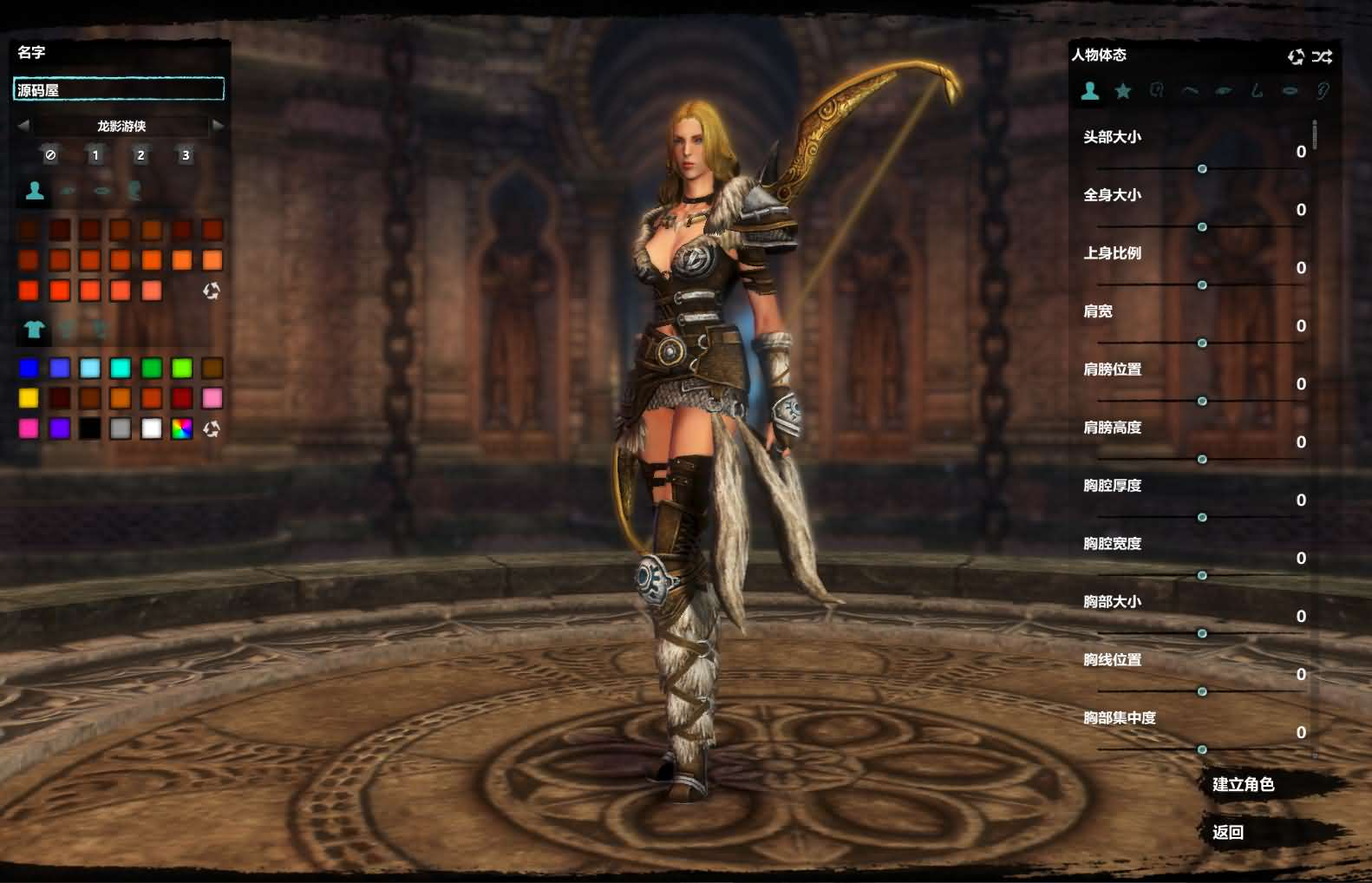Adjust the 肩宽 shoulder width slider
1372x883 pixels.
click(1202, 343)
